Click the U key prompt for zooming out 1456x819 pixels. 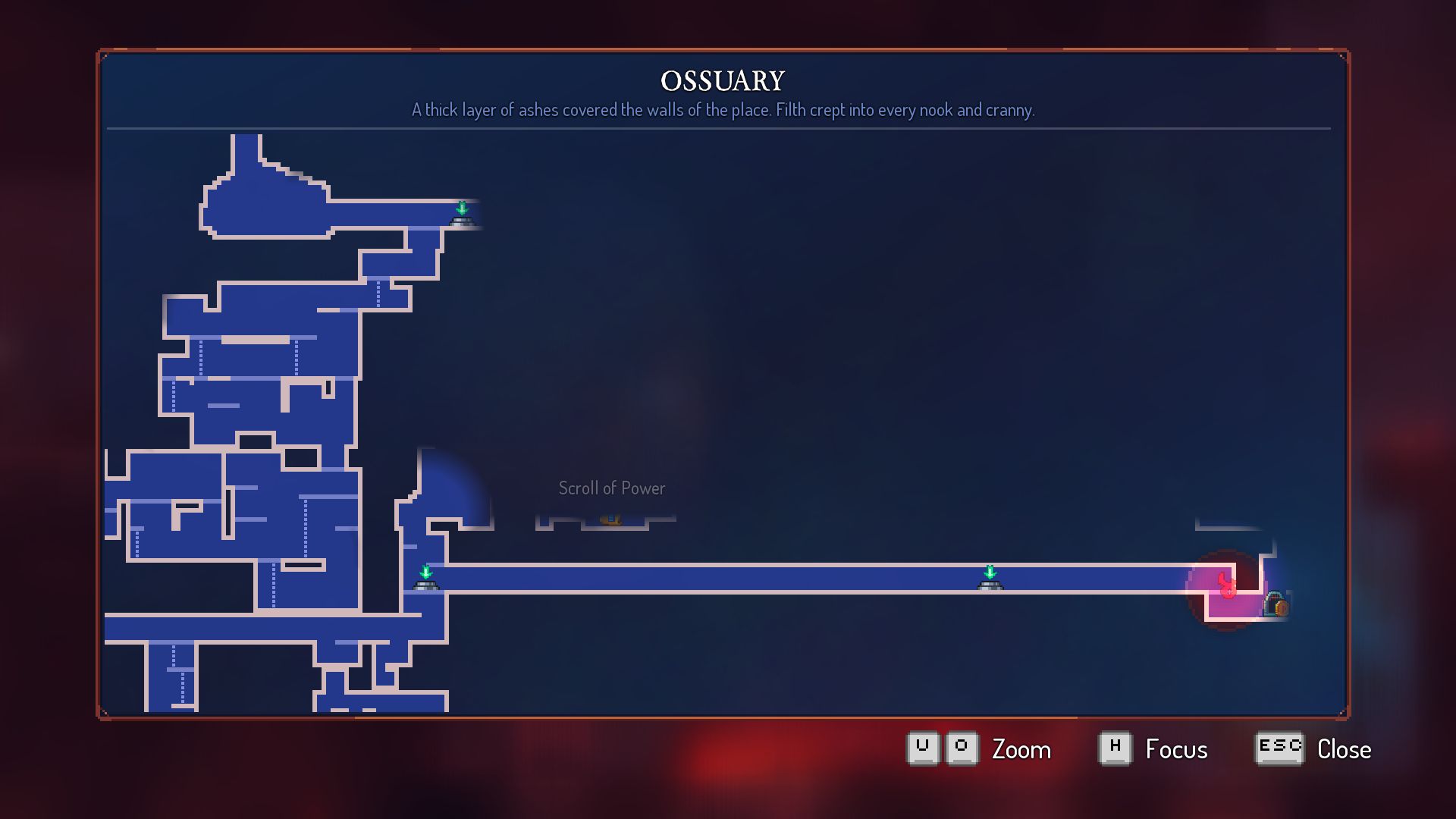coord(922,747)
